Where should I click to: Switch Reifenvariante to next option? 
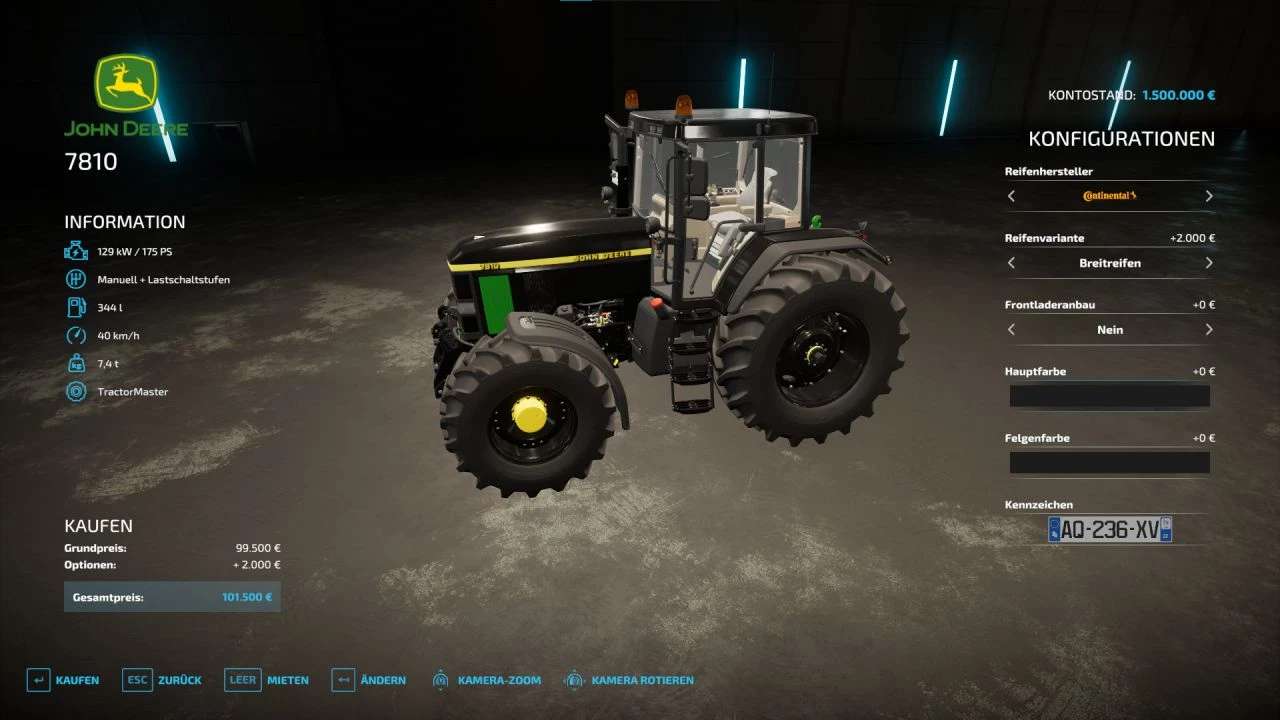point(1209,263)
